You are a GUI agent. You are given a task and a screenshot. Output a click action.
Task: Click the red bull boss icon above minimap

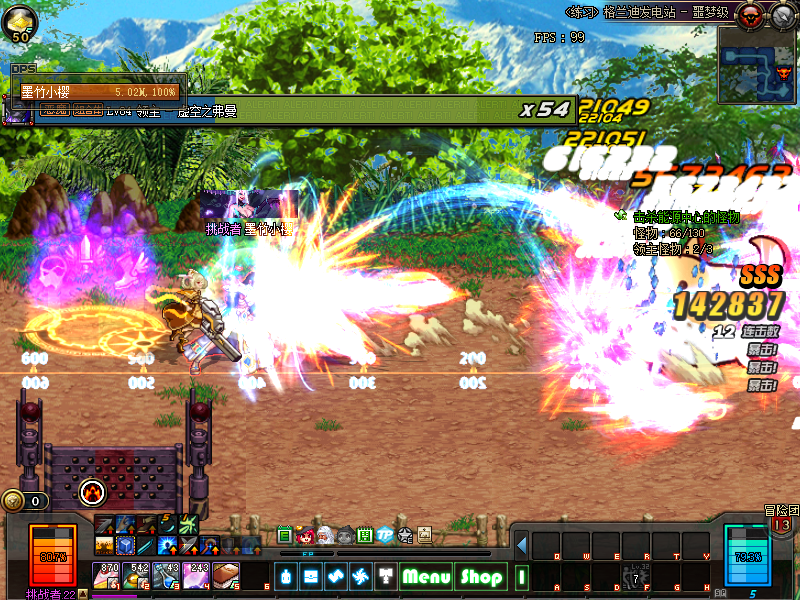tap(748, 14)
